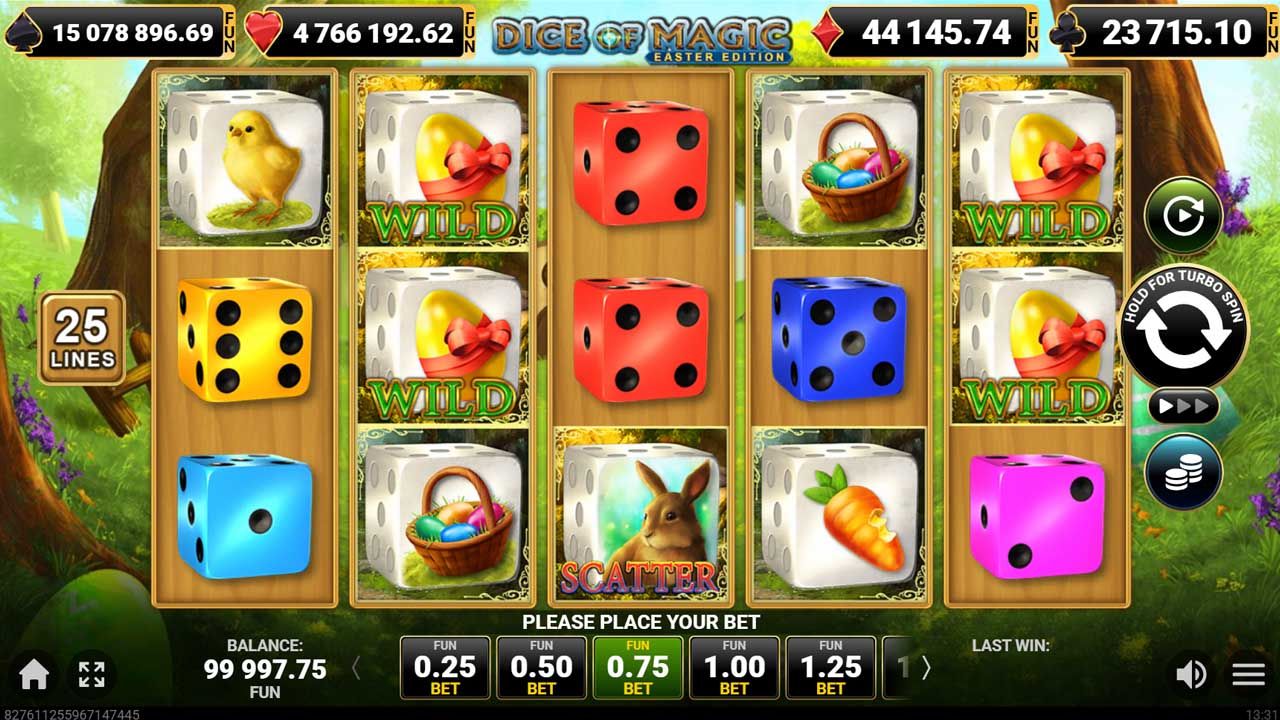This screenshot has width=1280, height=720.
Task: Choose the 0.25 BET button
Action: pyautogui.click(x=446, y=666)
